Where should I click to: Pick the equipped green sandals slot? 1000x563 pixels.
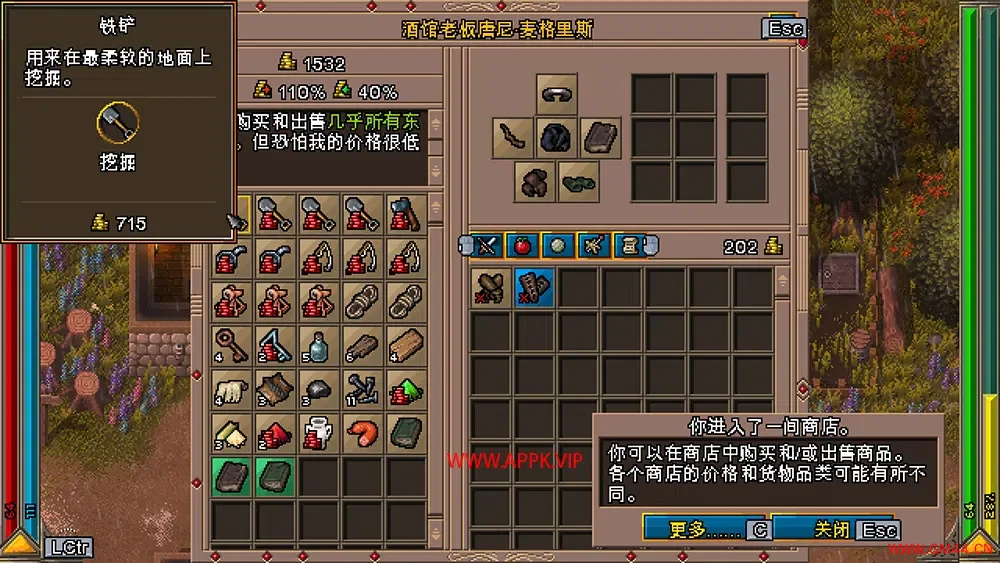pos(578,182)
